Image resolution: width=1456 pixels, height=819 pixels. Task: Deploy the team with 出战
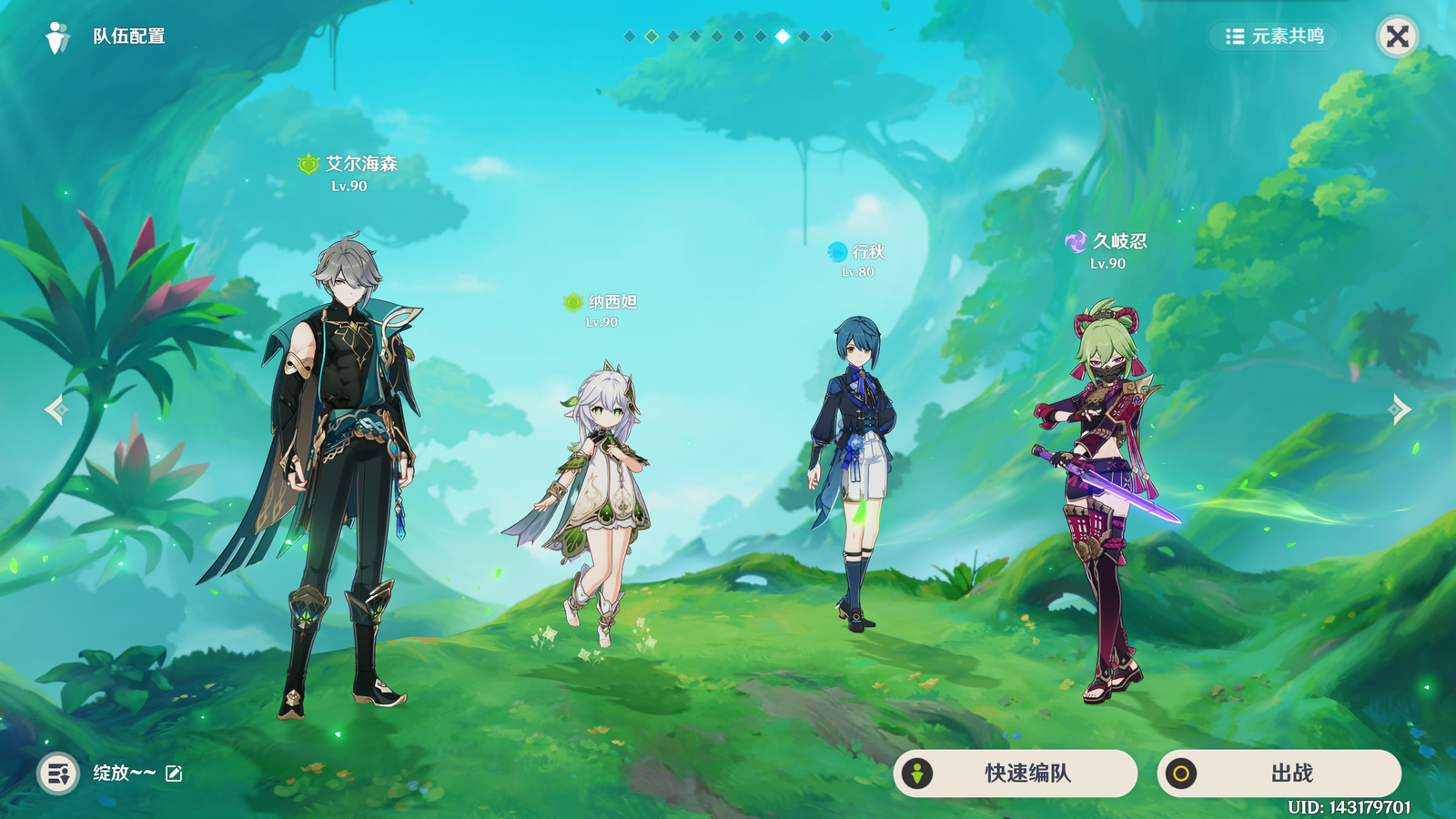(1279, 773)
